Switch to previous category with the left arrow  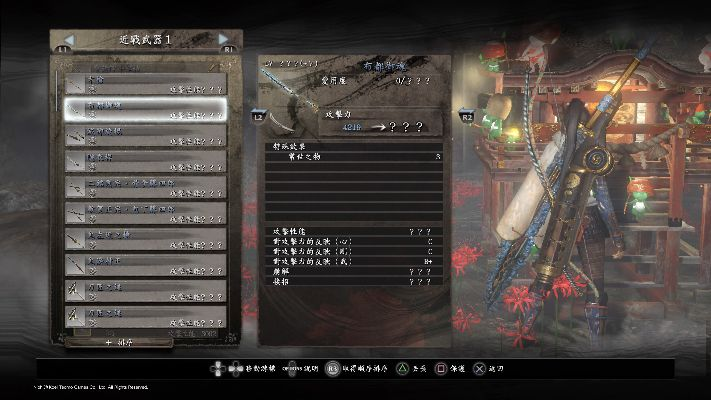point(65,40)
